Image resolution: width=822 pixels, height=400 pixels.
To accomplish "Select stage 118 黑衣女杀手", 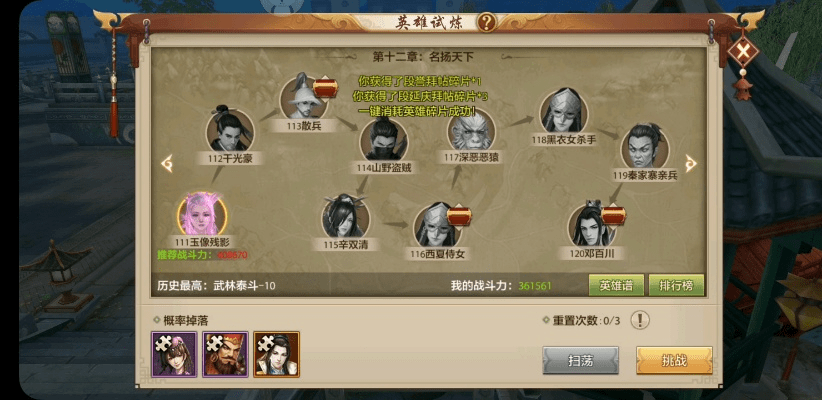I will coord(563,112).
